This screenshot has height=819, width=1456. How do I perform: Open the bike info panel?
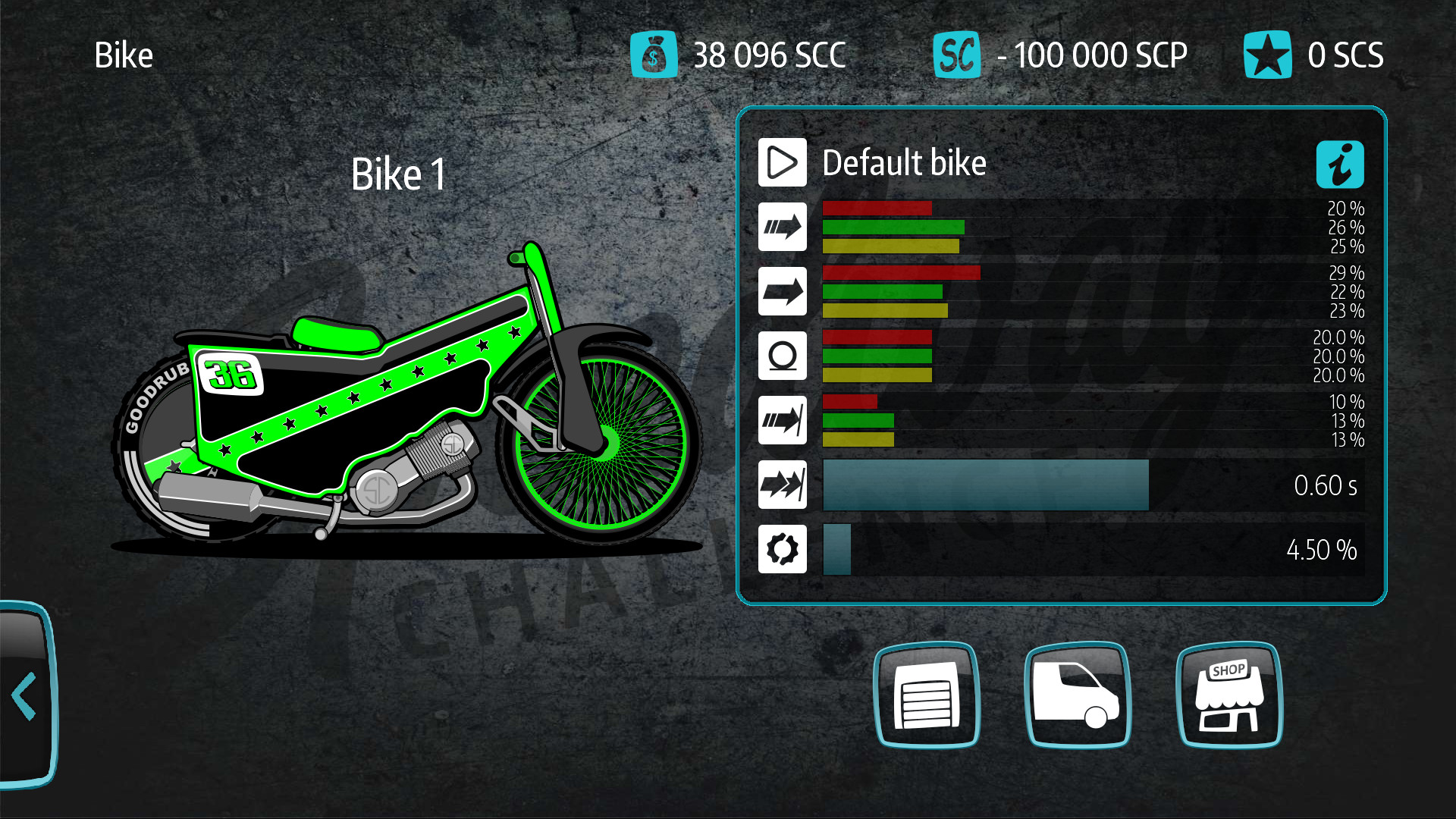[x=1341, y=164]
